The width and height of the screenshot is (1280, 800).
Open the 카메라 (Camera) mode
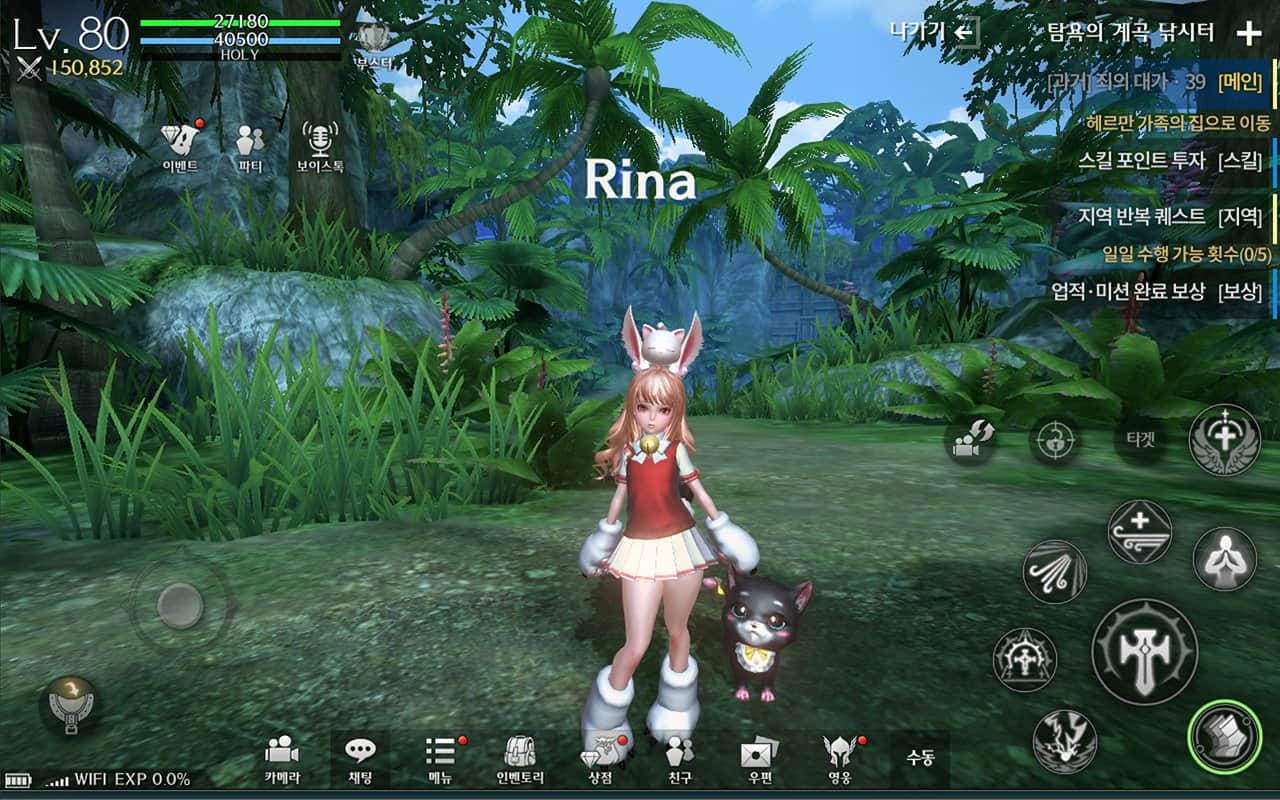tap(282, 759)
